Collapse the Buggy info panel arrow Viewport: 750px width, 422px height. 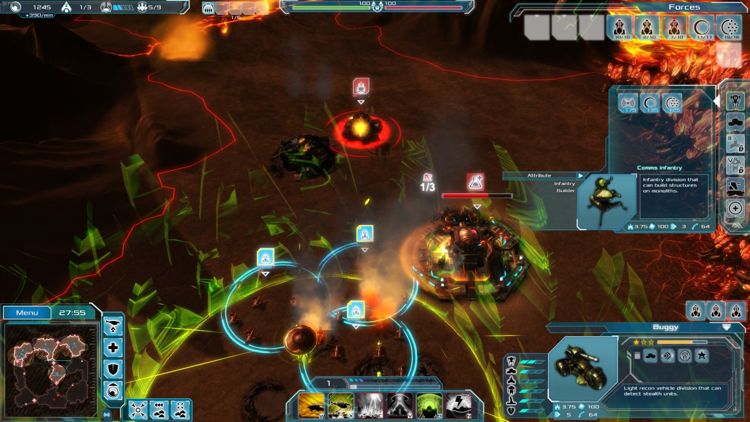726,327
